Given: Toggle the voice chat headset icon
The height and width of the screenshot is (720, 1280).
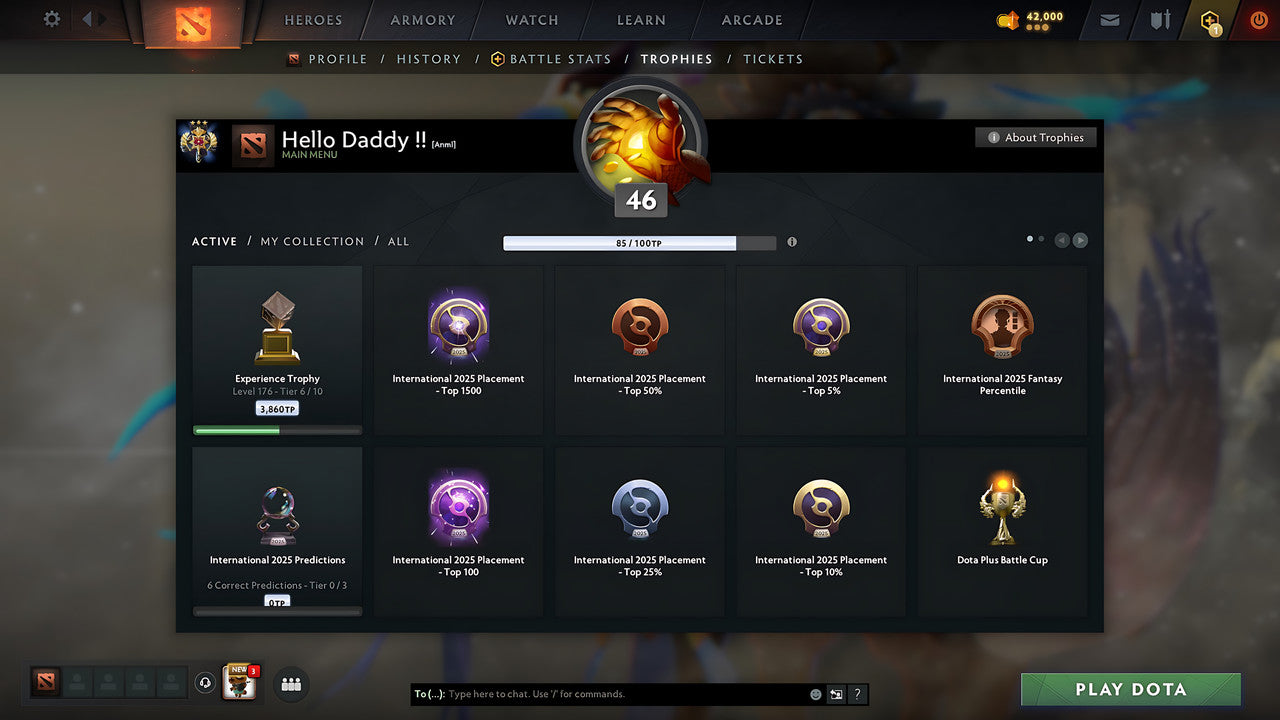Looking at the screenshot, I should tap(206, 684).
